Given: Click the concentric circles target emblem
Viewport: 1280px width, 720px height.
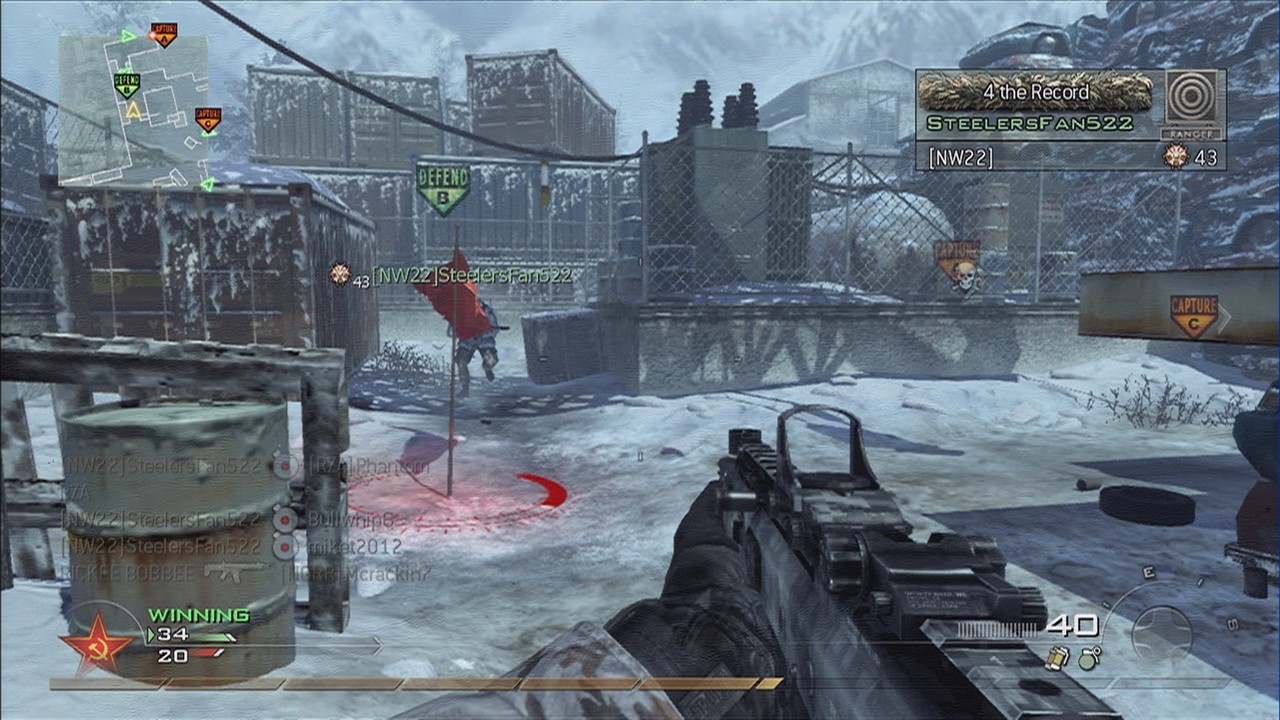Looking at the screenshot, I should coord(1193,98).
